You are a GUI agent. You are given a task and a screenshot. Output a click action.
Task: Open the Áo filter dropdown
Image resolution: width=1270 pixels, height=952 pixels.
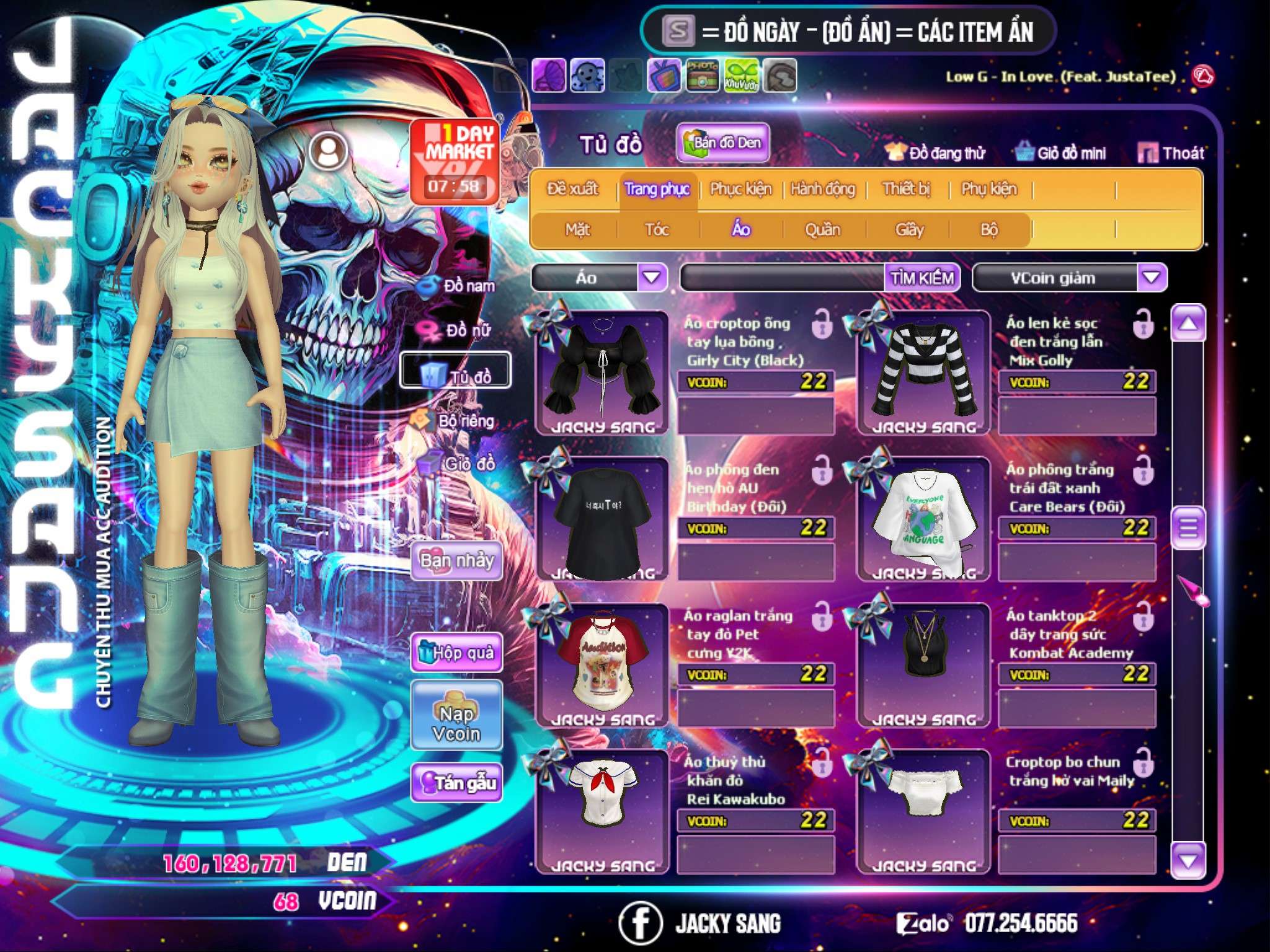(x=652, y=277)
